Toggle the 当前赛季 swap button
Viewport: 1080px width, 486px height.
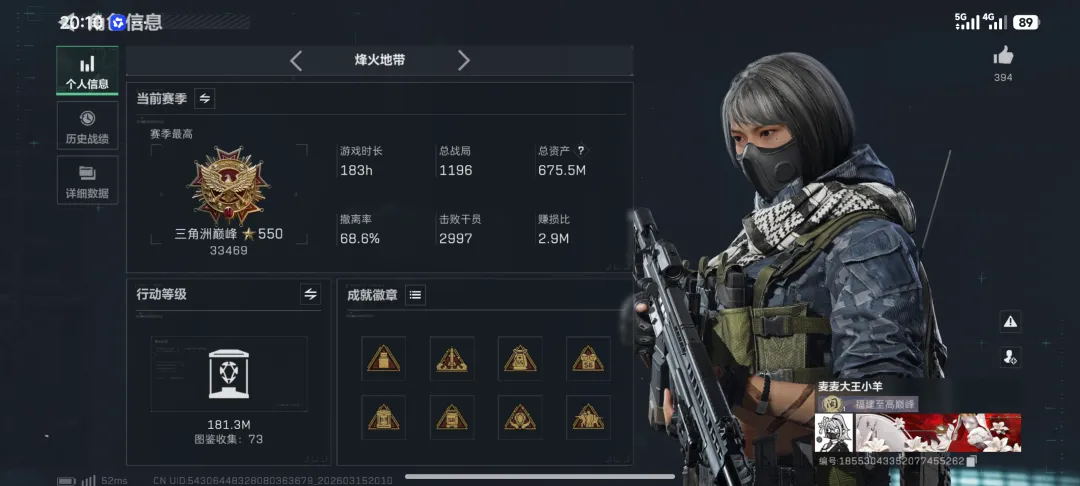tap(205, 98)
